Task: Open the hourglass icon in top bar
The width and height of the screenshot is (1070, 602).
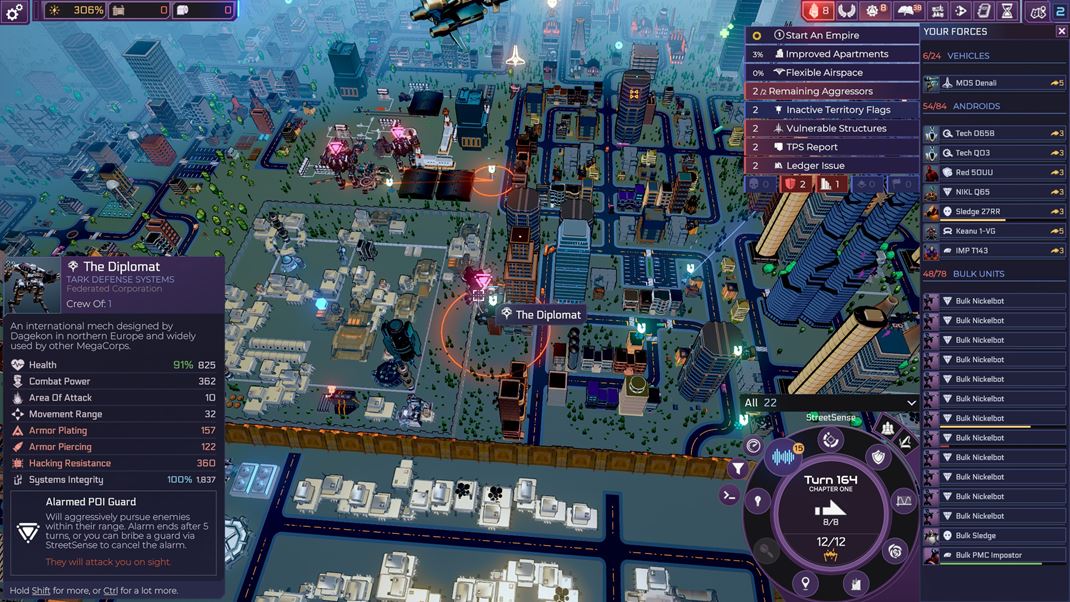Action: 1007,11
